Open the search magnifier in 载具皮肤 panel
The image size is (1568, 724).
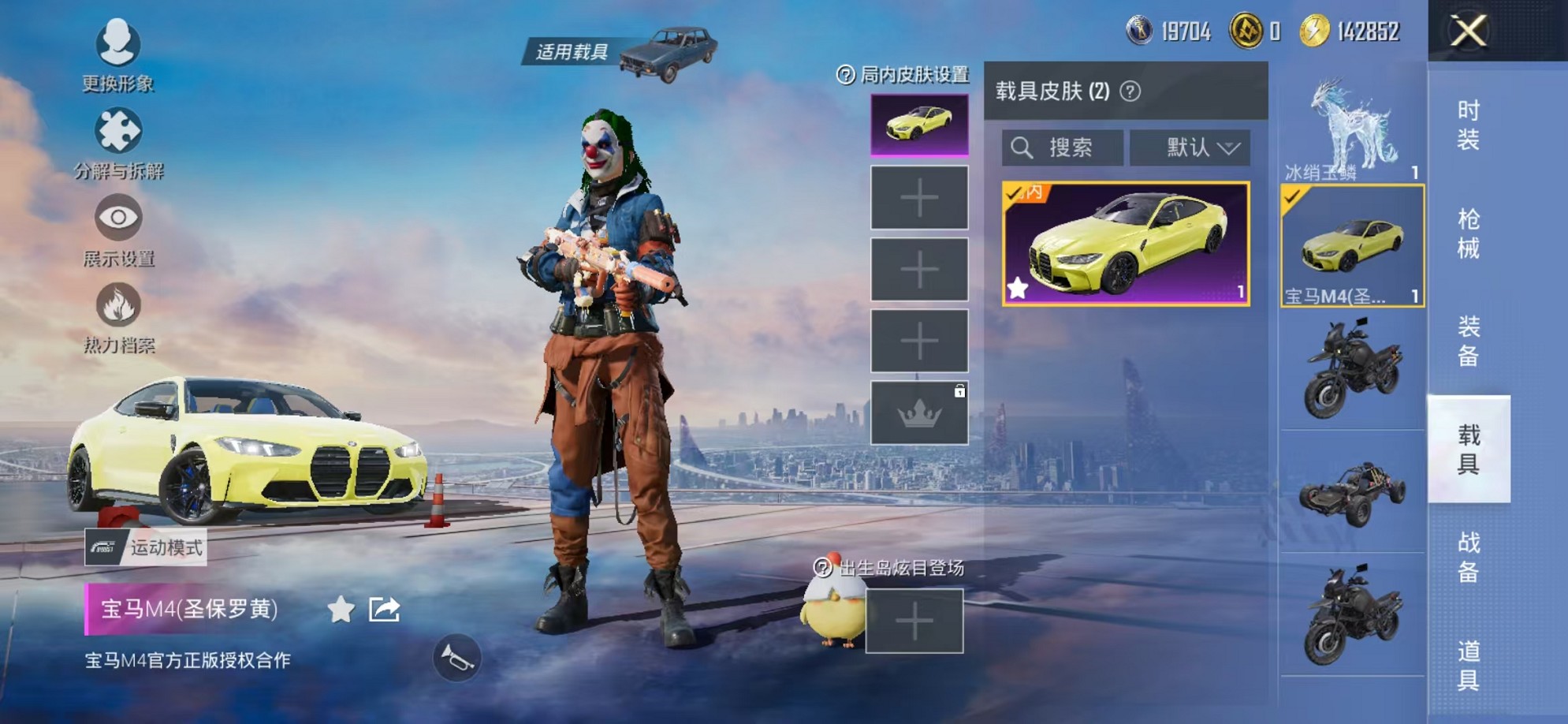click(1023, 146)
